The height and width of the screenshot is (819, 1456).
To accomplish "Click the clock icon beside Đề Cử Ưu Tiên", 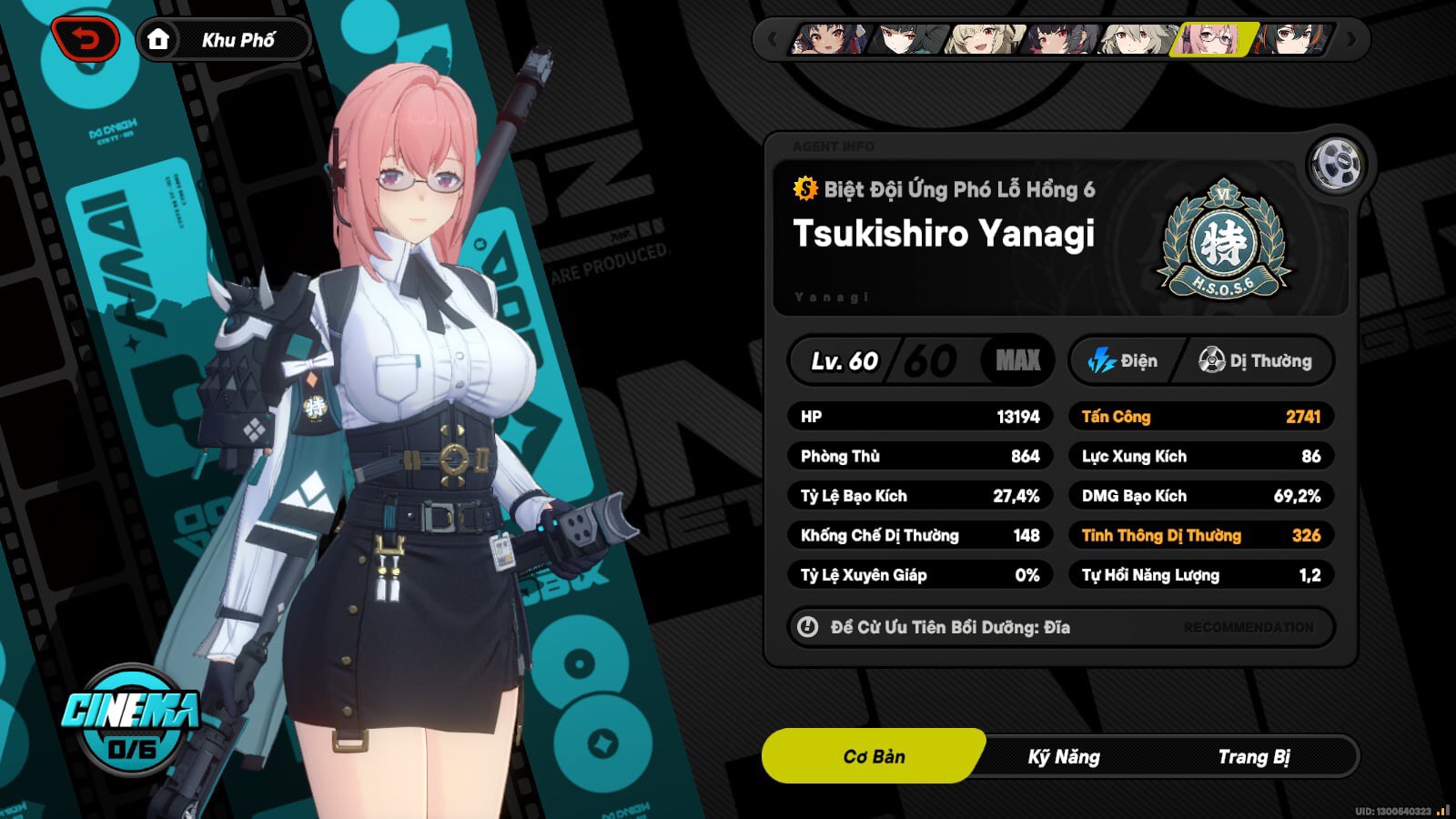I will pos(808,627).
